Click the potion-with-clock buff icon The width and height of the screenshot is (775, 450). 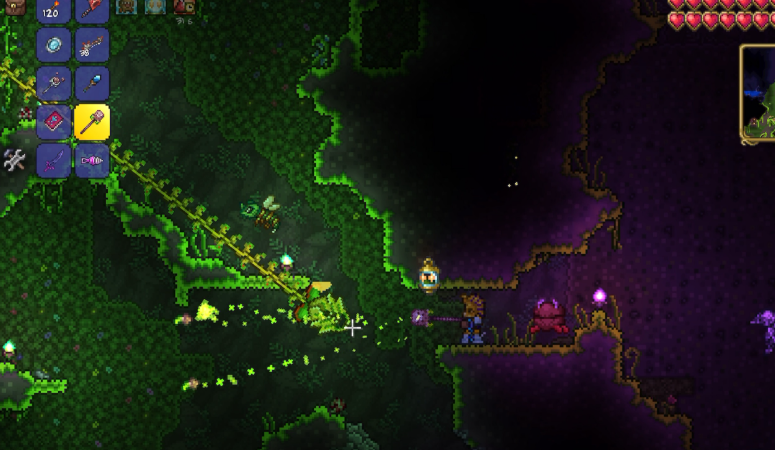tap(185, 7)
